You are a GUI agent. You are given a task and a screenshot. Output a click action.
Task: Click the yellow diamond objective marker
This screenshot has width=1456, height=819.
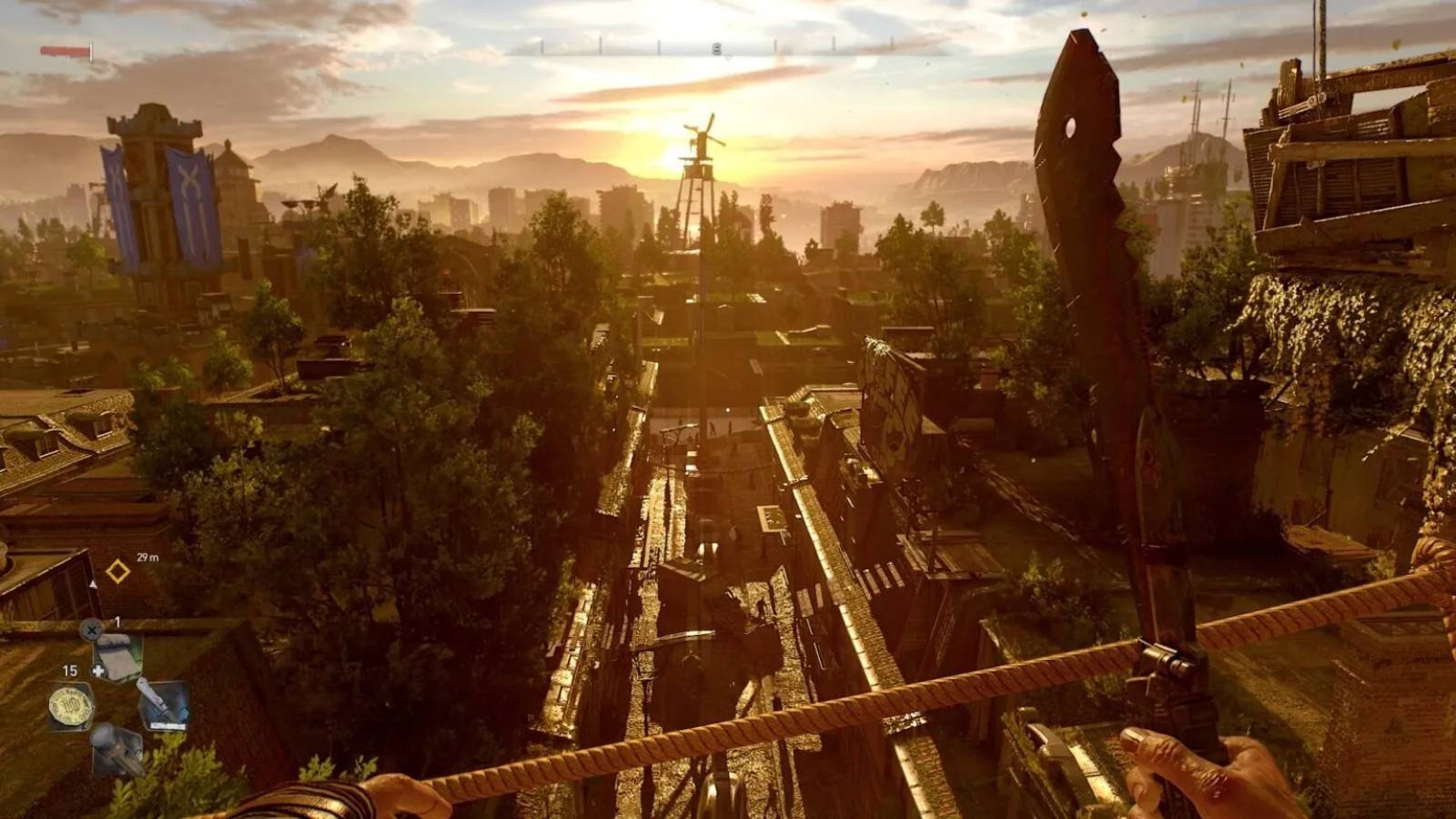(117, 571)
